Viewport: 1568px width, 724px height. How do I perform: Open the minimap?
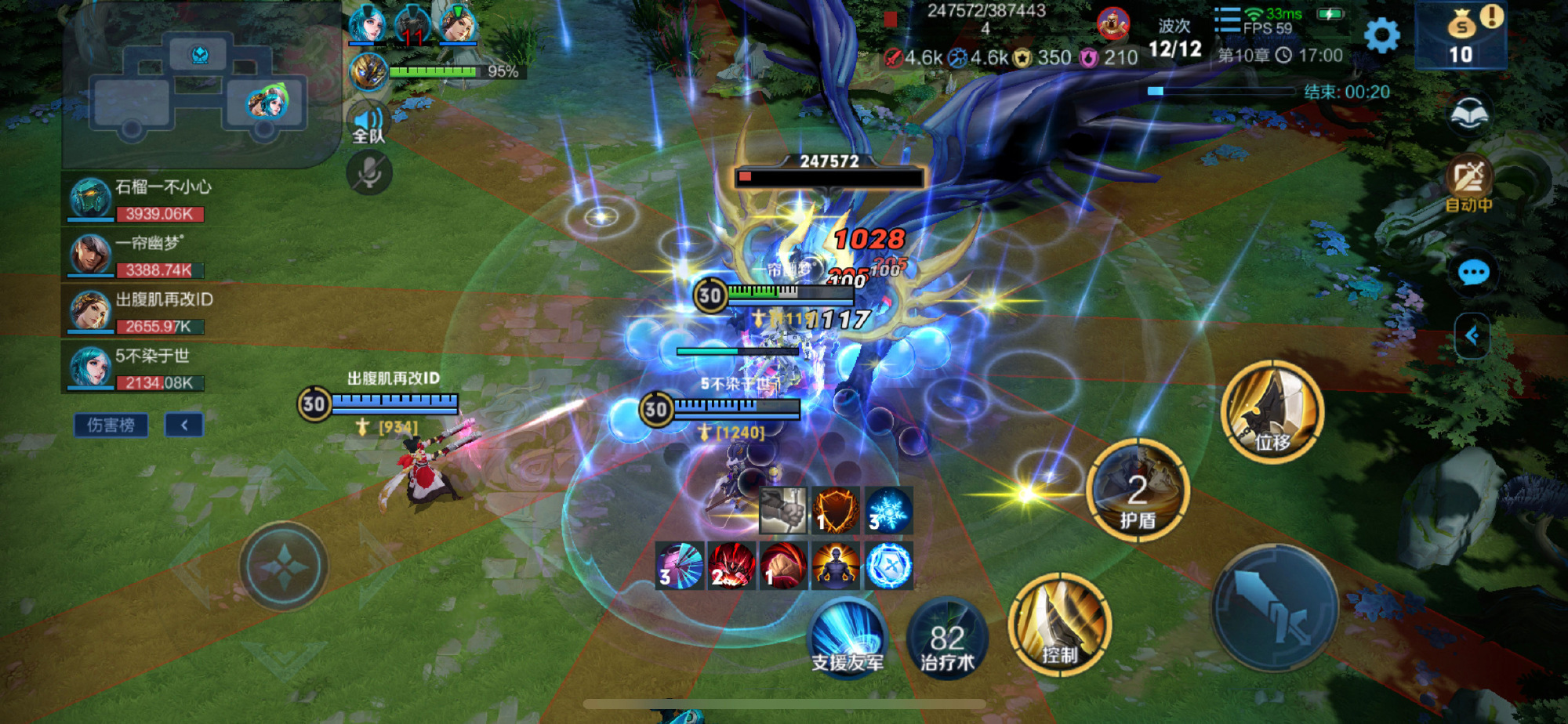200,86
